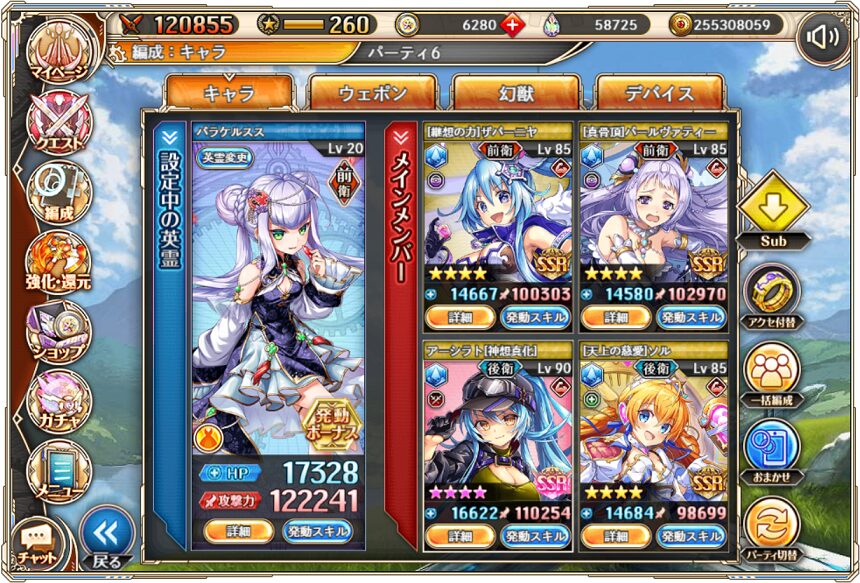The width and height of the screenshot is (860, 583).
Task: Visit the ショップ
Action: tap(58, 332)
